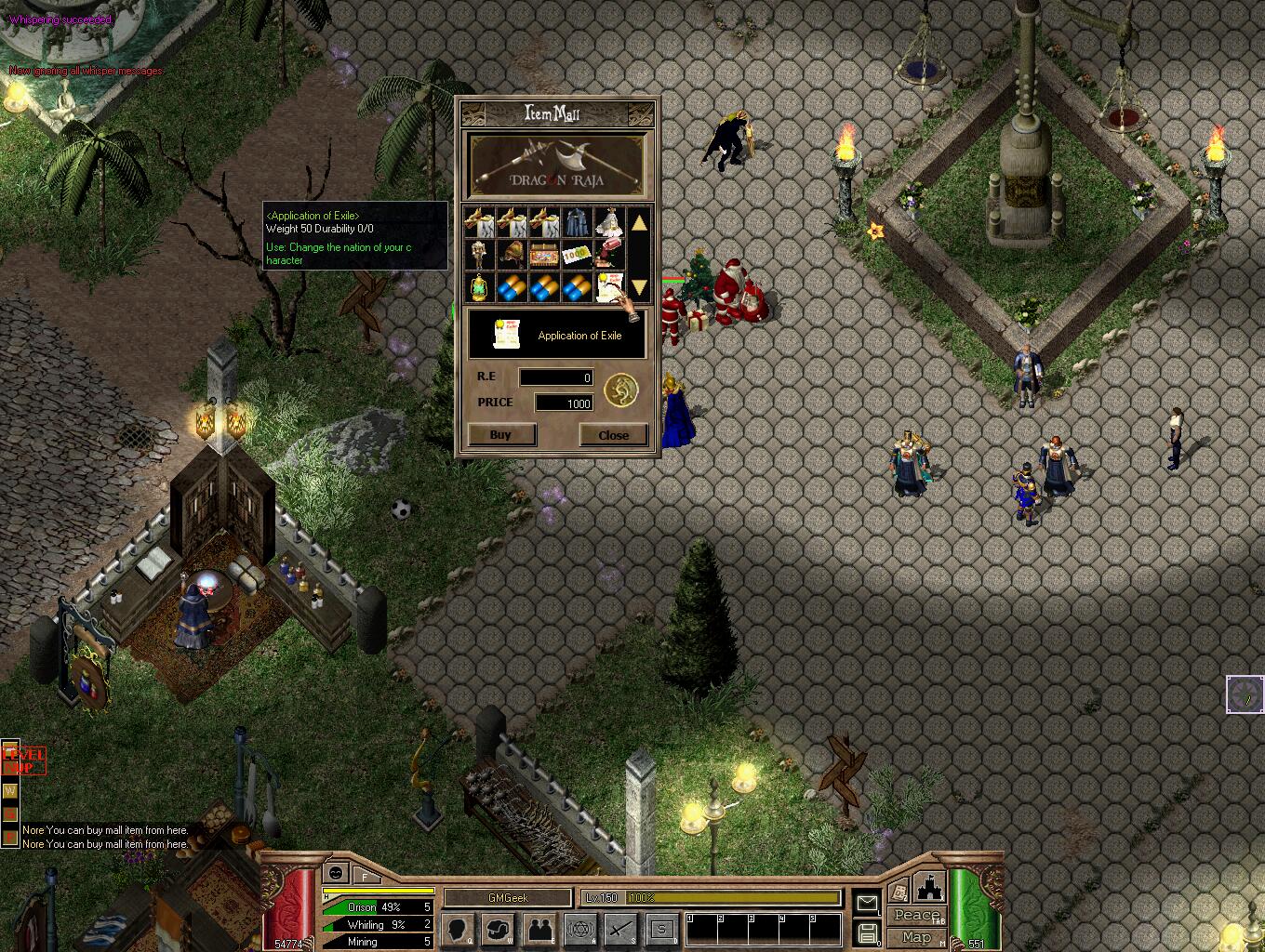Open the mail envelope icon
Image resolution: width=1265 pixels, height=952 pixels.
(x=867, y=902)
